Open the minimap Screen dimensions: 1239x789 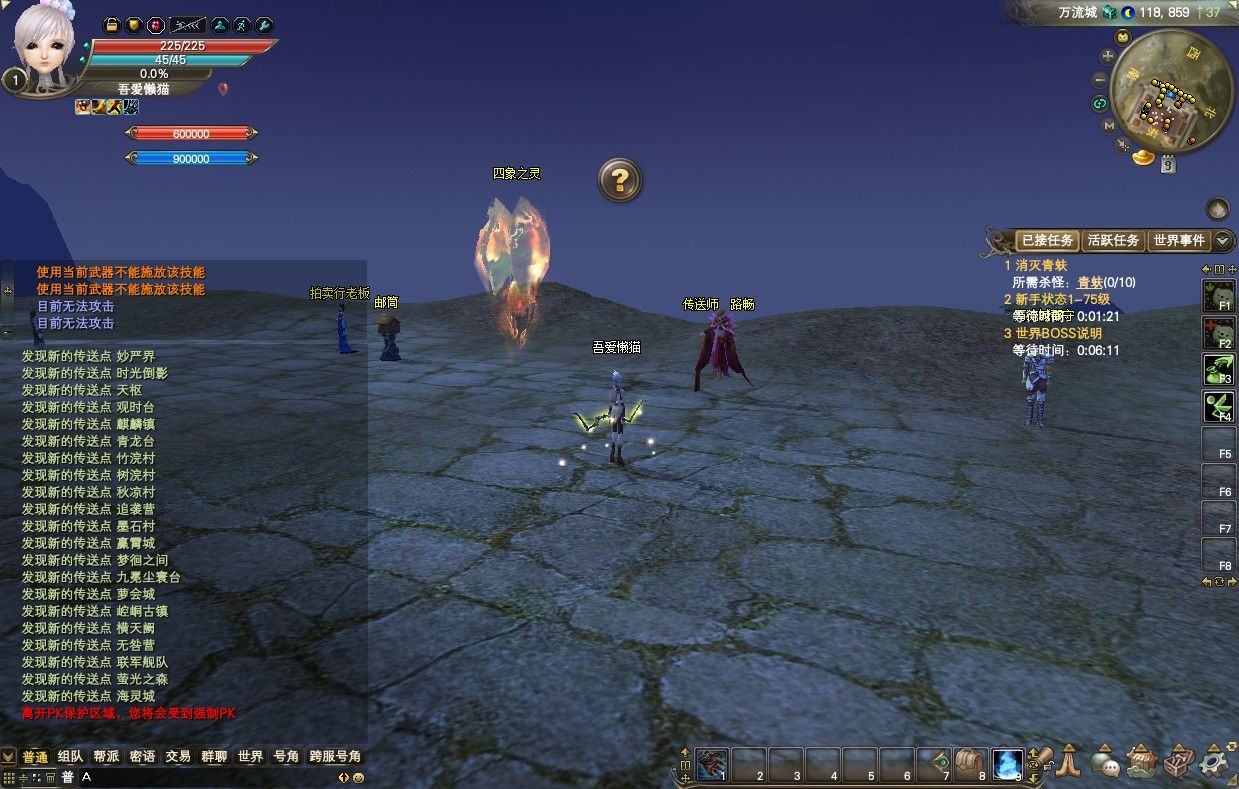pyautogui.click(x=1171, y=89)
